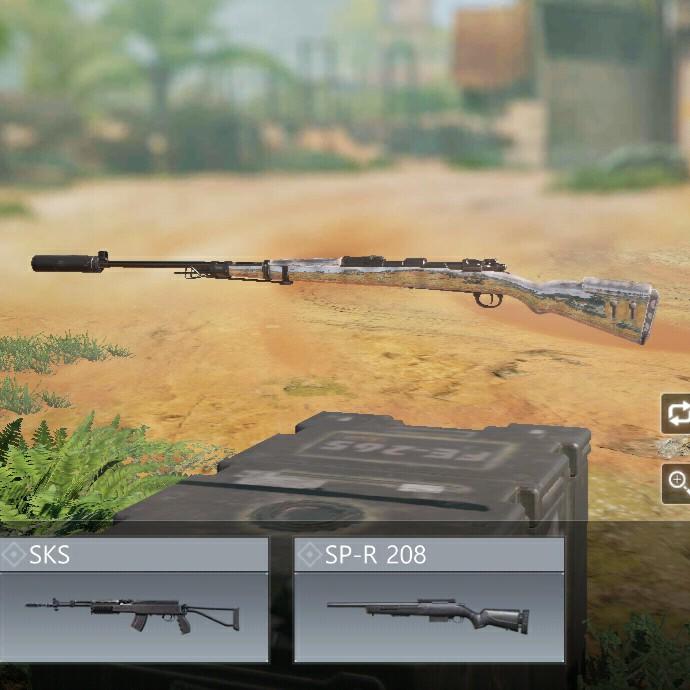Tap the rotate weapon view button
The width and height of the screenshot is (690, 690).
click(x=677, y=414)
